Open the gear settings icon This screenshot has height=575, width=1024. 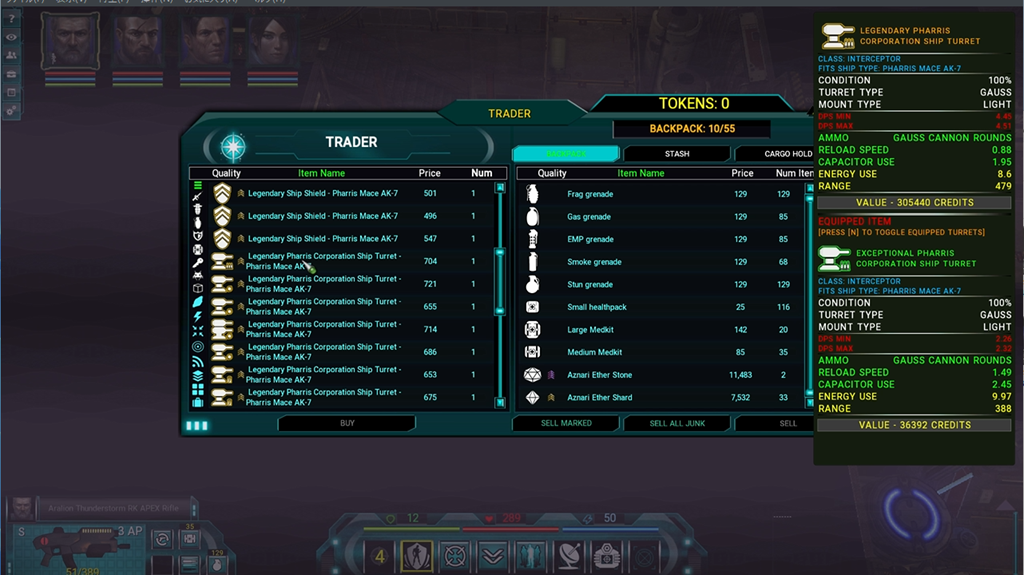click(11, 110)
